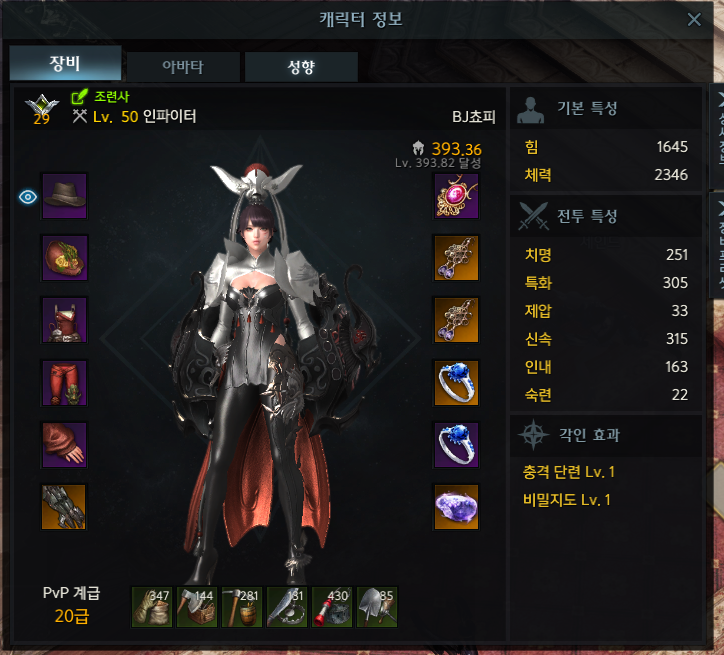Inspect the purple ability stone slot
724x655 pixels.
tap(456, 506)
